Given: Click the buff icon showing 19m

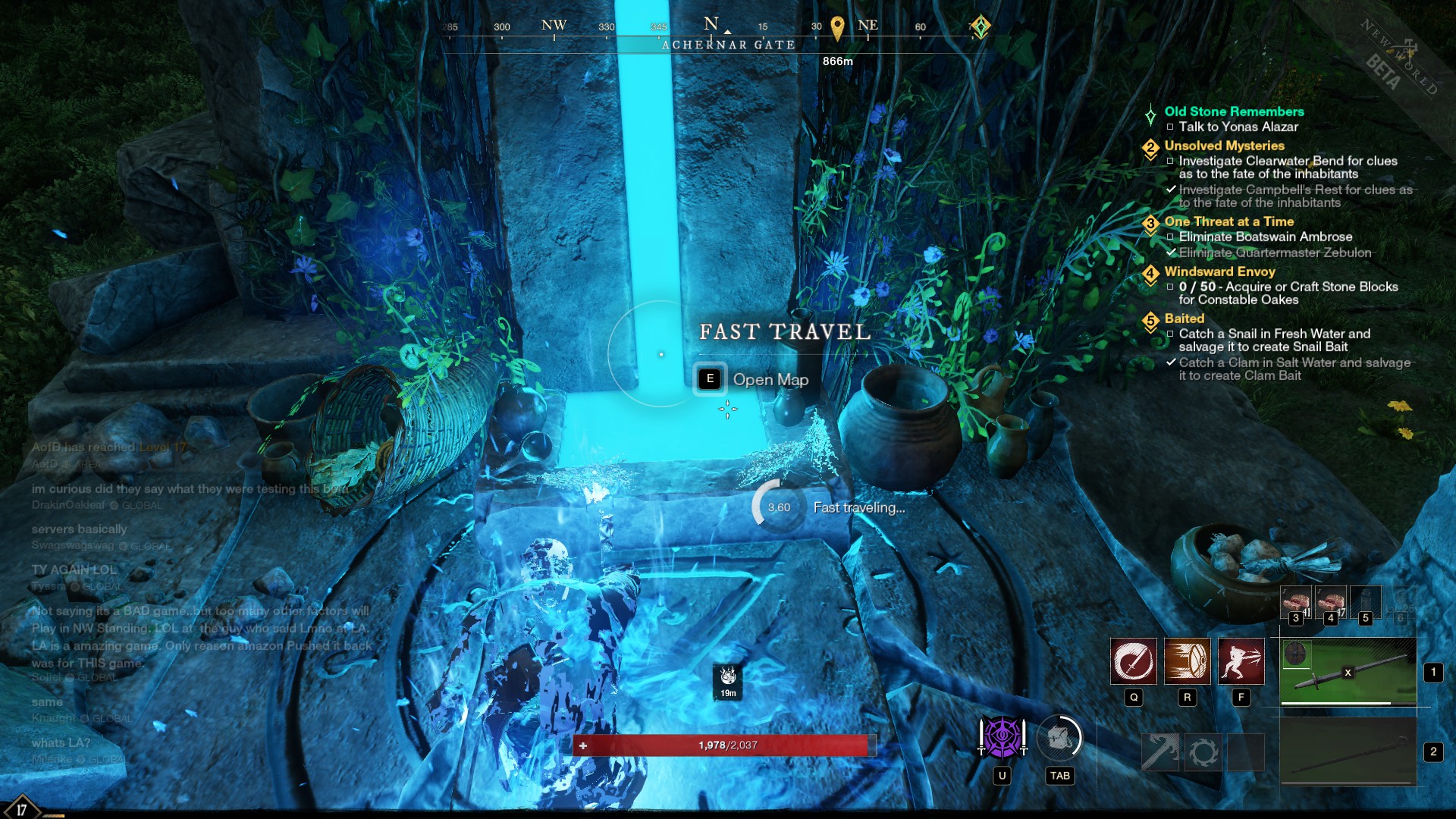Looking at the screenshot, I should point(728,680).
